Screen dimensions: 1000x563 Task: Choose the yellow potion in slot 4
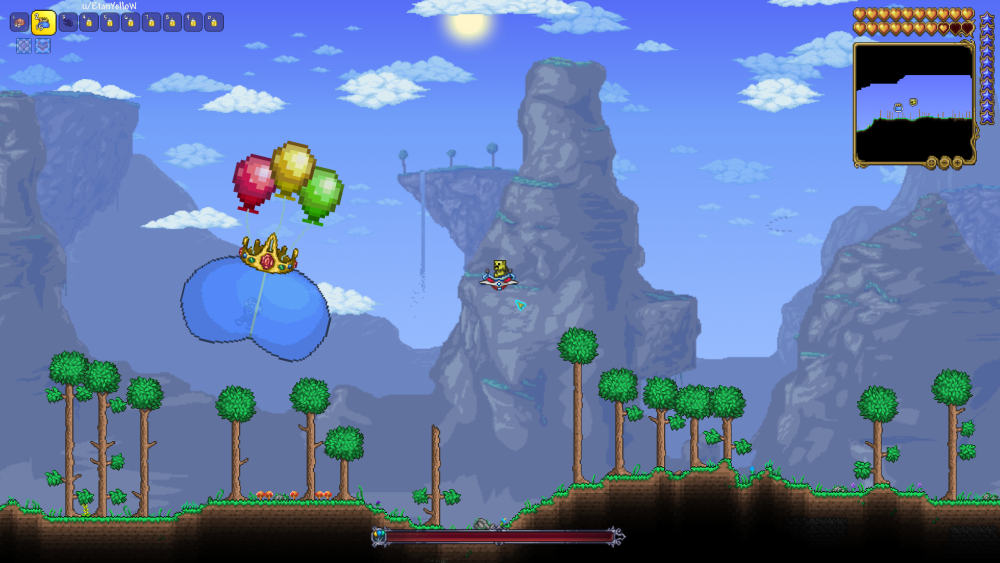(x=89, y=22)
